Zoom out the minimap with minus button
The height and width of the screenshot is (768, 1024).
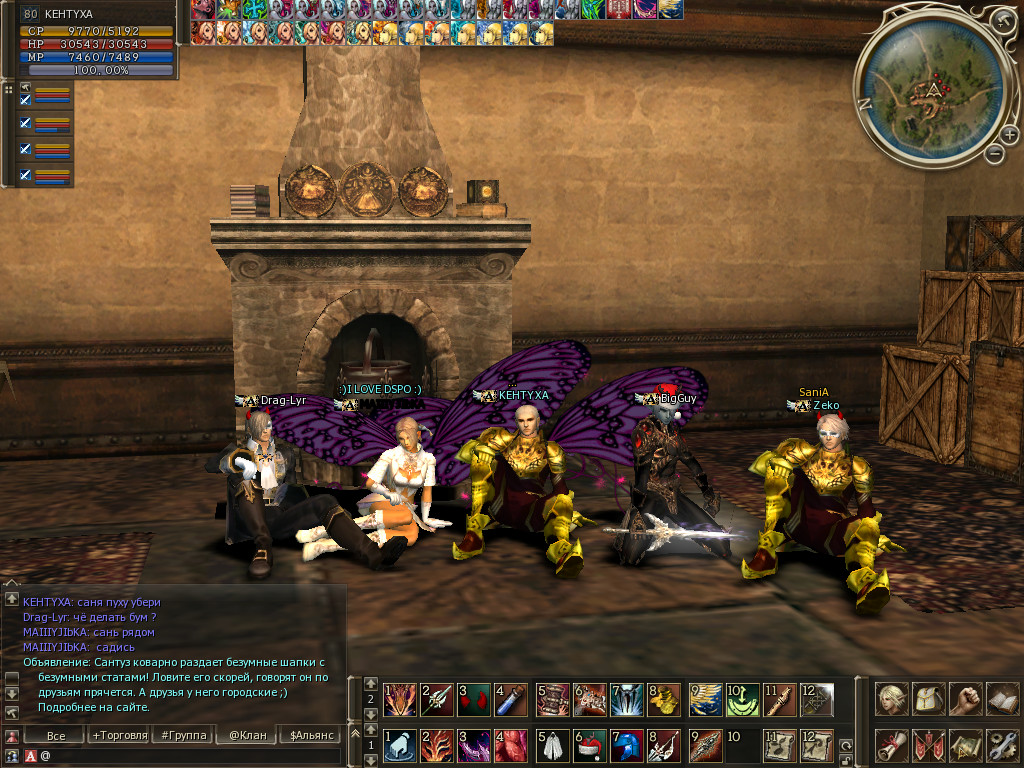[994, 154]
